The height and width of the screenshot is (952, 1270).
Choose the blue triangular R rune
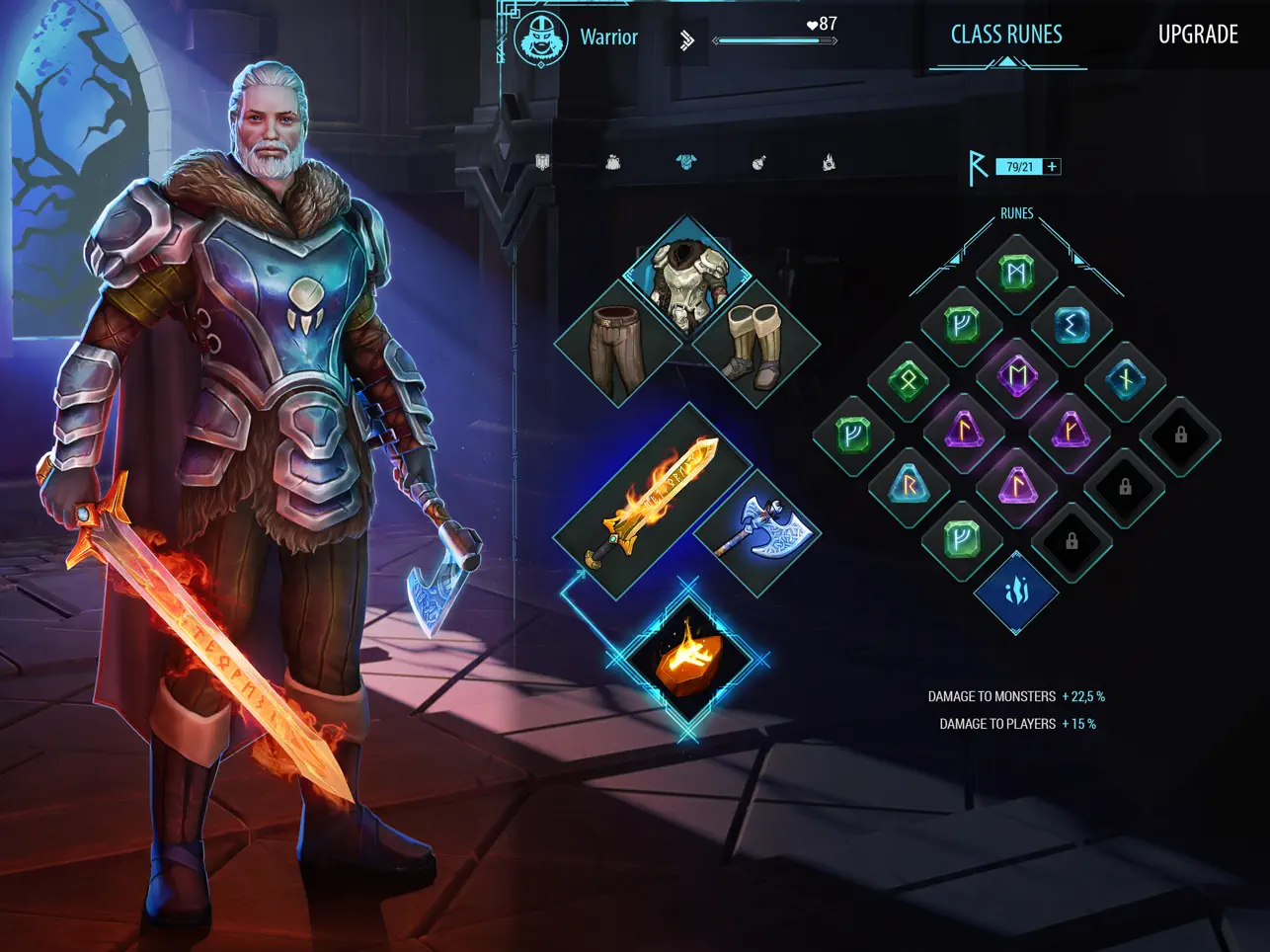pyautogui.click(x=909, y=485)
